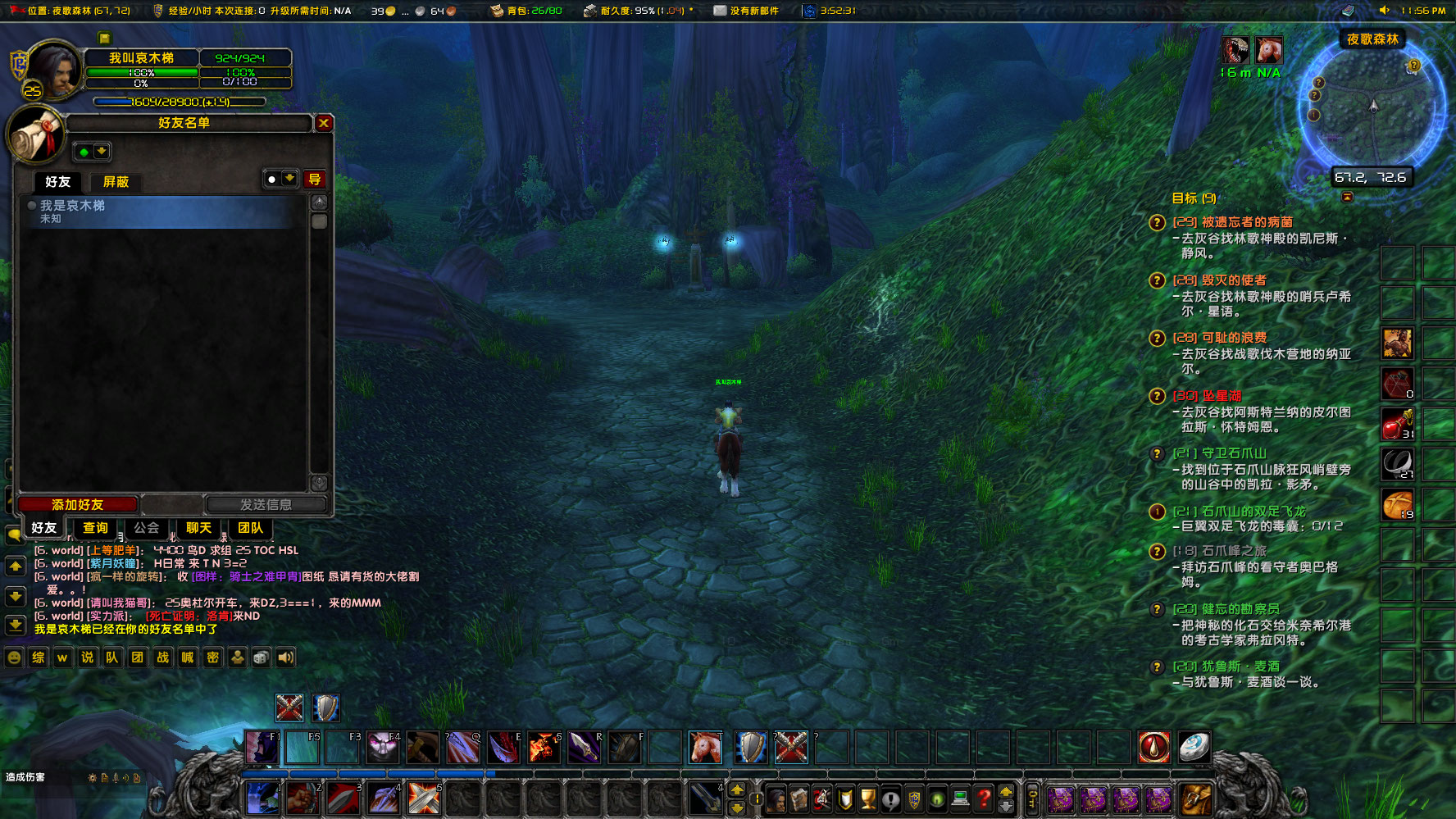Click the experience progress bar under the player frame

coord(180,101)
